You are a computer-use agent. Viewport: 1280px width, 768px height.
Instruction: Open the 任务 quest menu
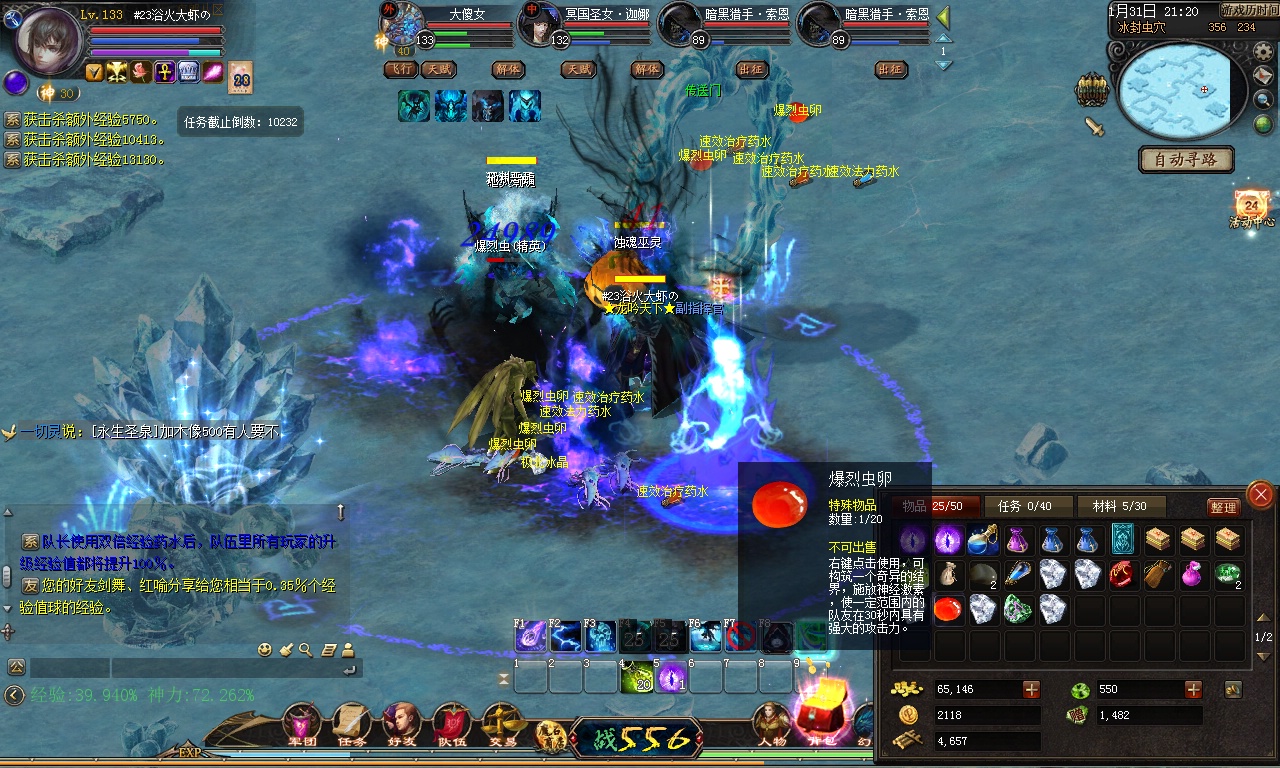351,725
